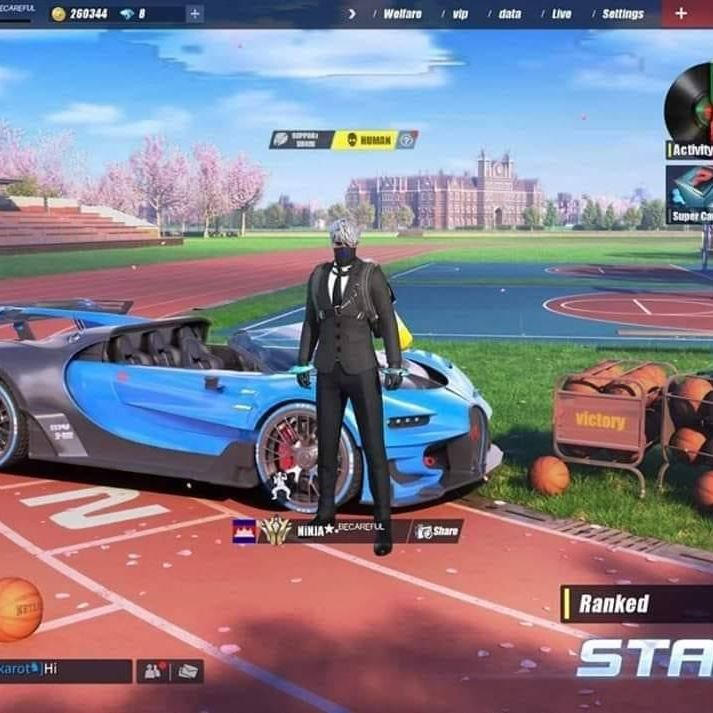Expand the top menu arrow
Viewport: 713px width, 713px height.
coord(352,14)
